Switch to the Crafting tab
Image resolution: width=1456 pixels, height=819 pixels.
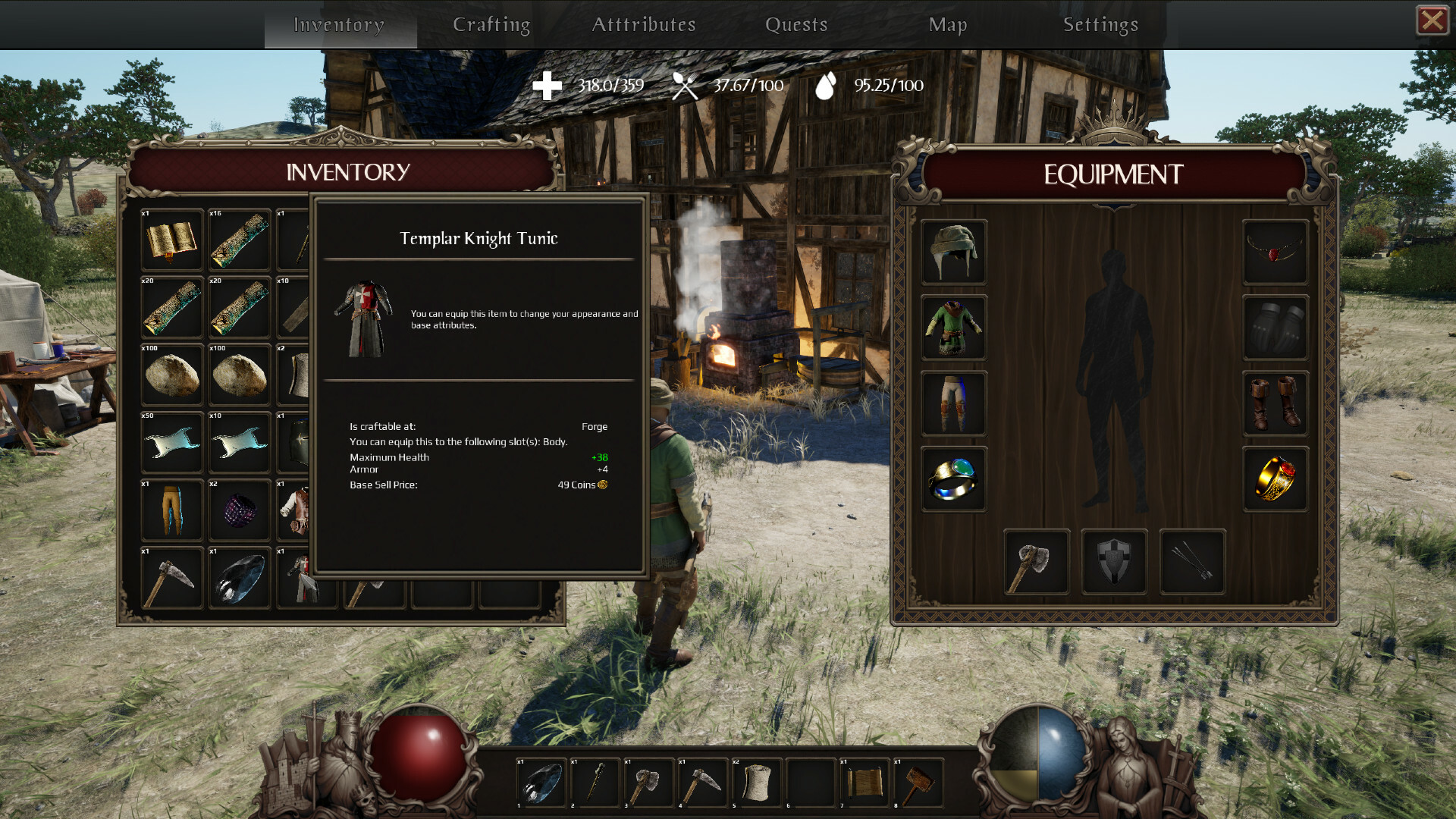point(491,24)
